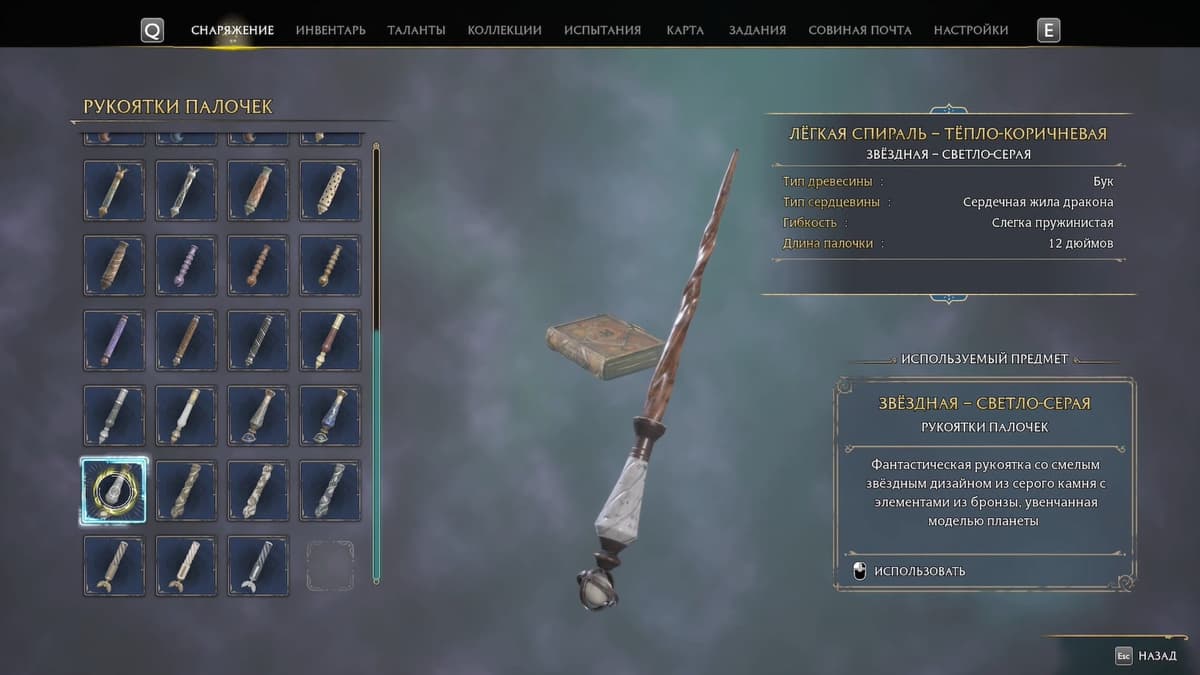Choose the cream handle with dotted holes

coord(330,190)
